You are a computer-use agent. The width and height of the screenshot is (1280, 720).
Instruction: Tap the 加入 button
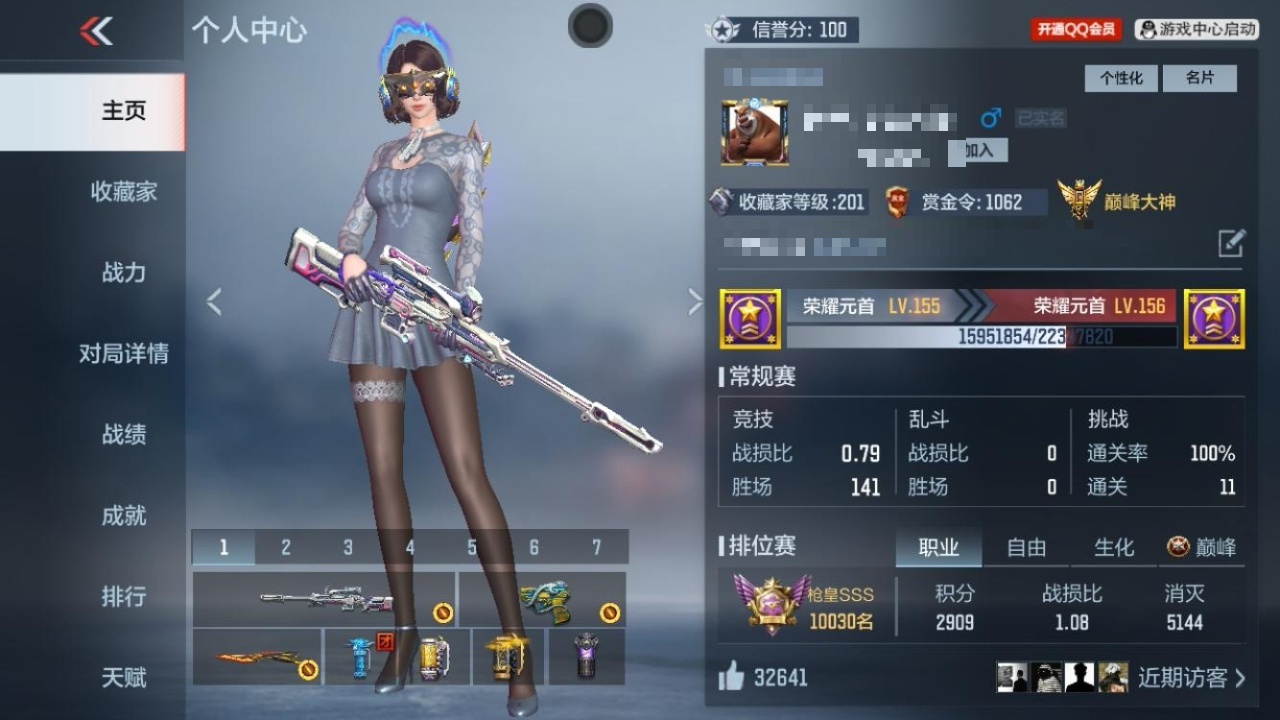[979, 150]
